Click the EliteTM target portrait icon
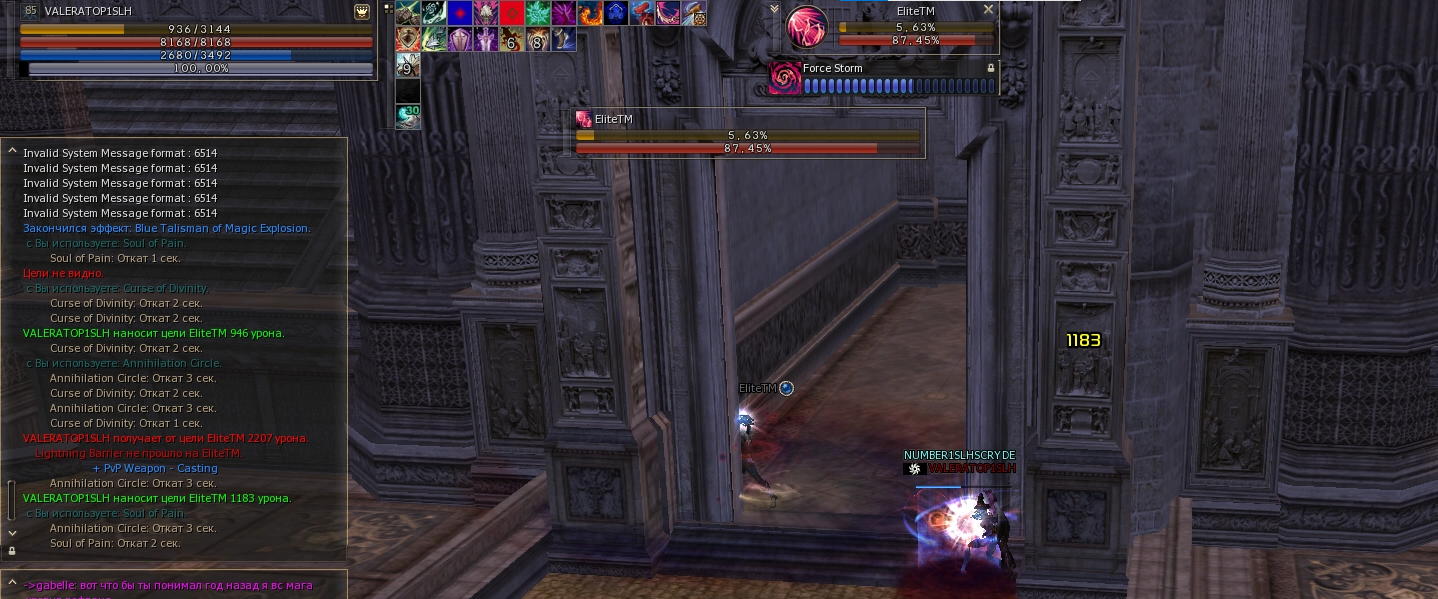Image resolution: width=1438 pixels, height=599 pixels. [x=806, y=27]
